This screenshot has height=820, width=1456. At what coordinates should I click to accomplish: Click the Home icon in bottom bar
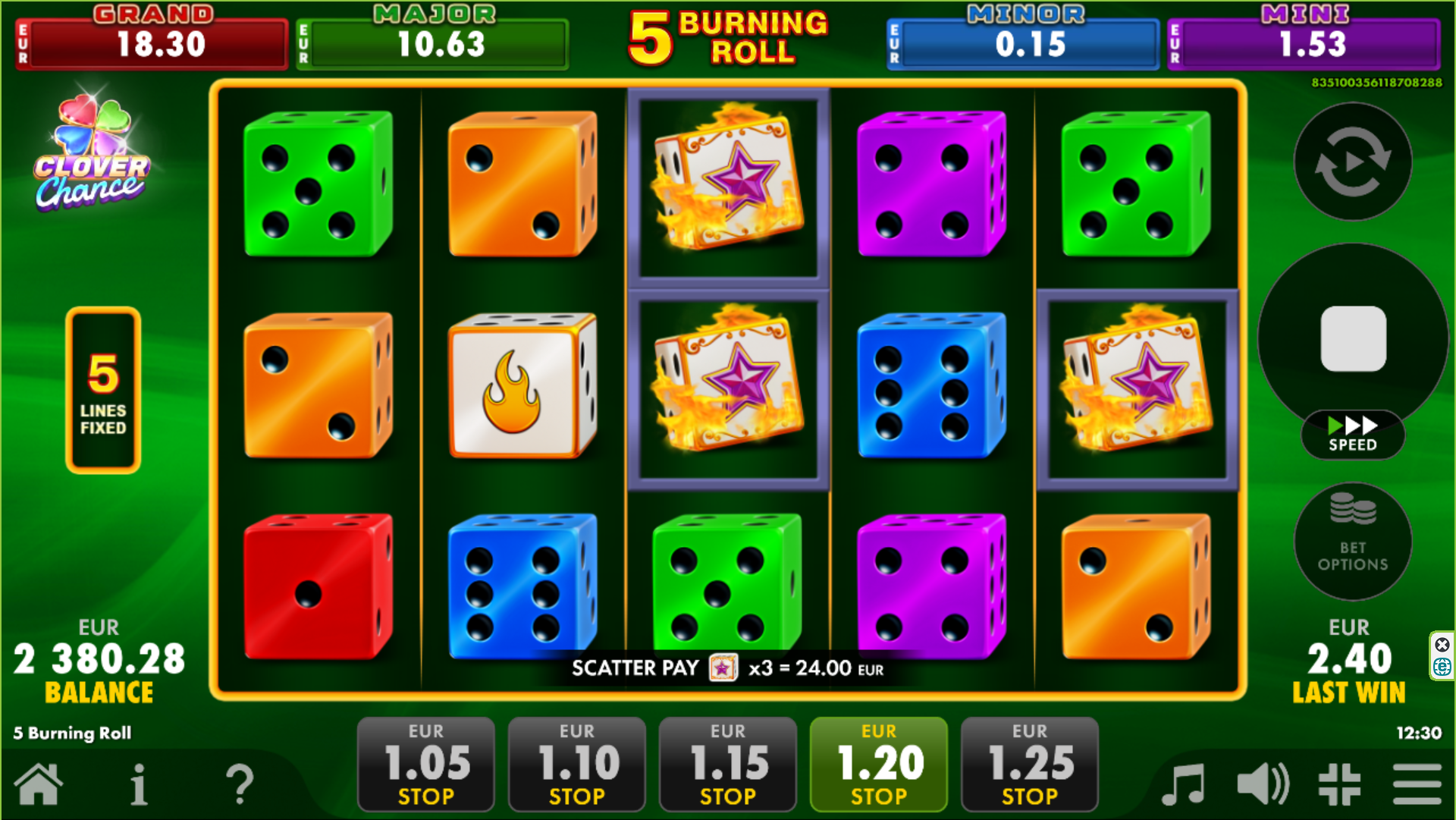click(x=39, y=787)
